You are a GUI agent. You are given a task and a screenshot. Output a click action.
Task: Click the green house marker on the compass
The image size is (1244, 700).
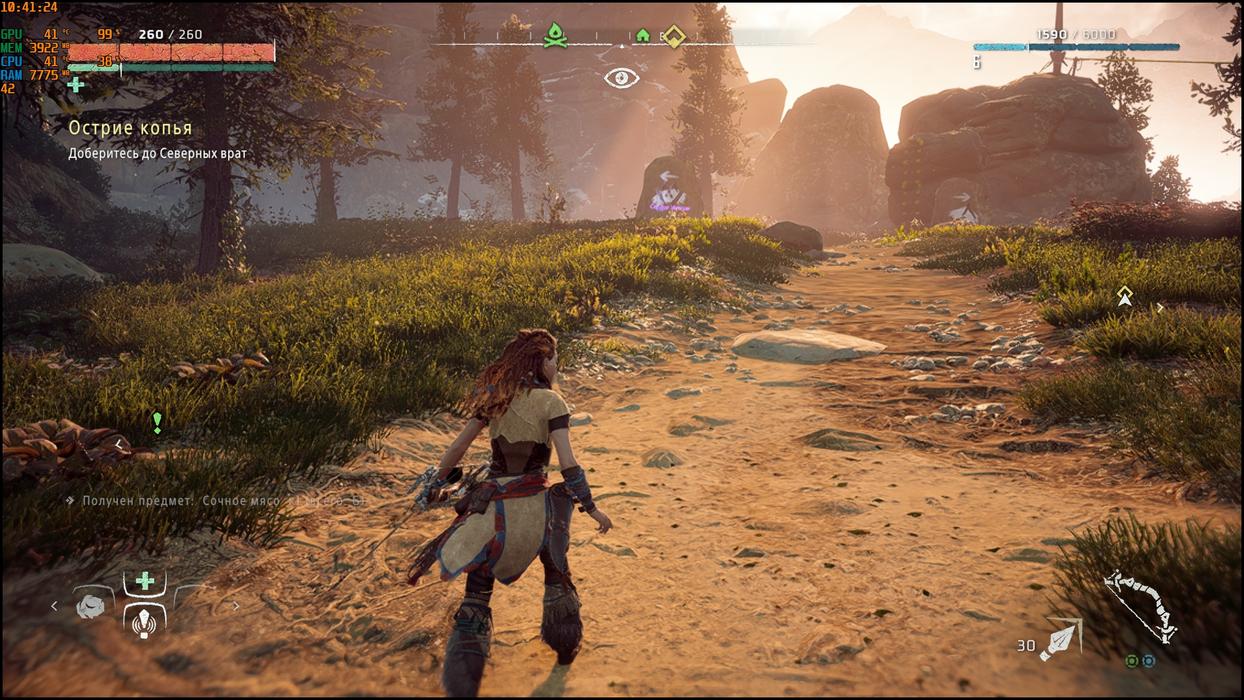[643, 36]
